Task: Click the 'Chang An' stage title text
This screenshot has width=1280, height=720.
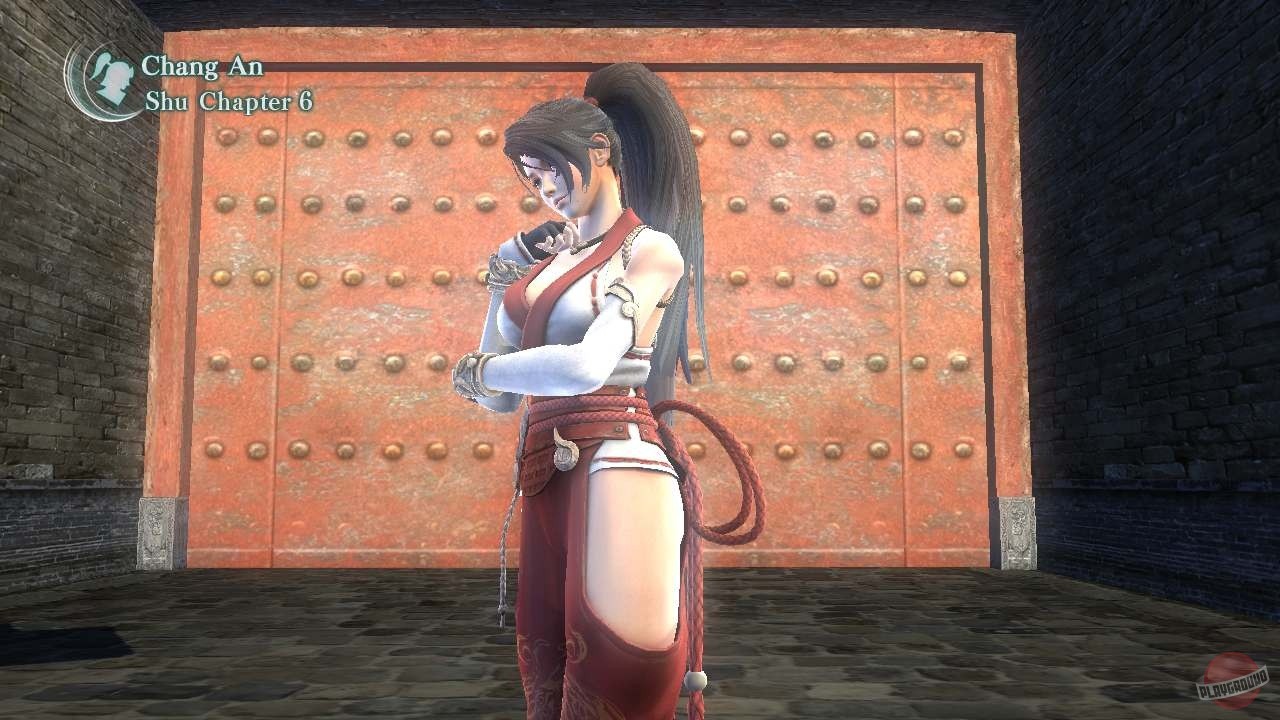Action: pyautogui.click(x=203, y=66)
